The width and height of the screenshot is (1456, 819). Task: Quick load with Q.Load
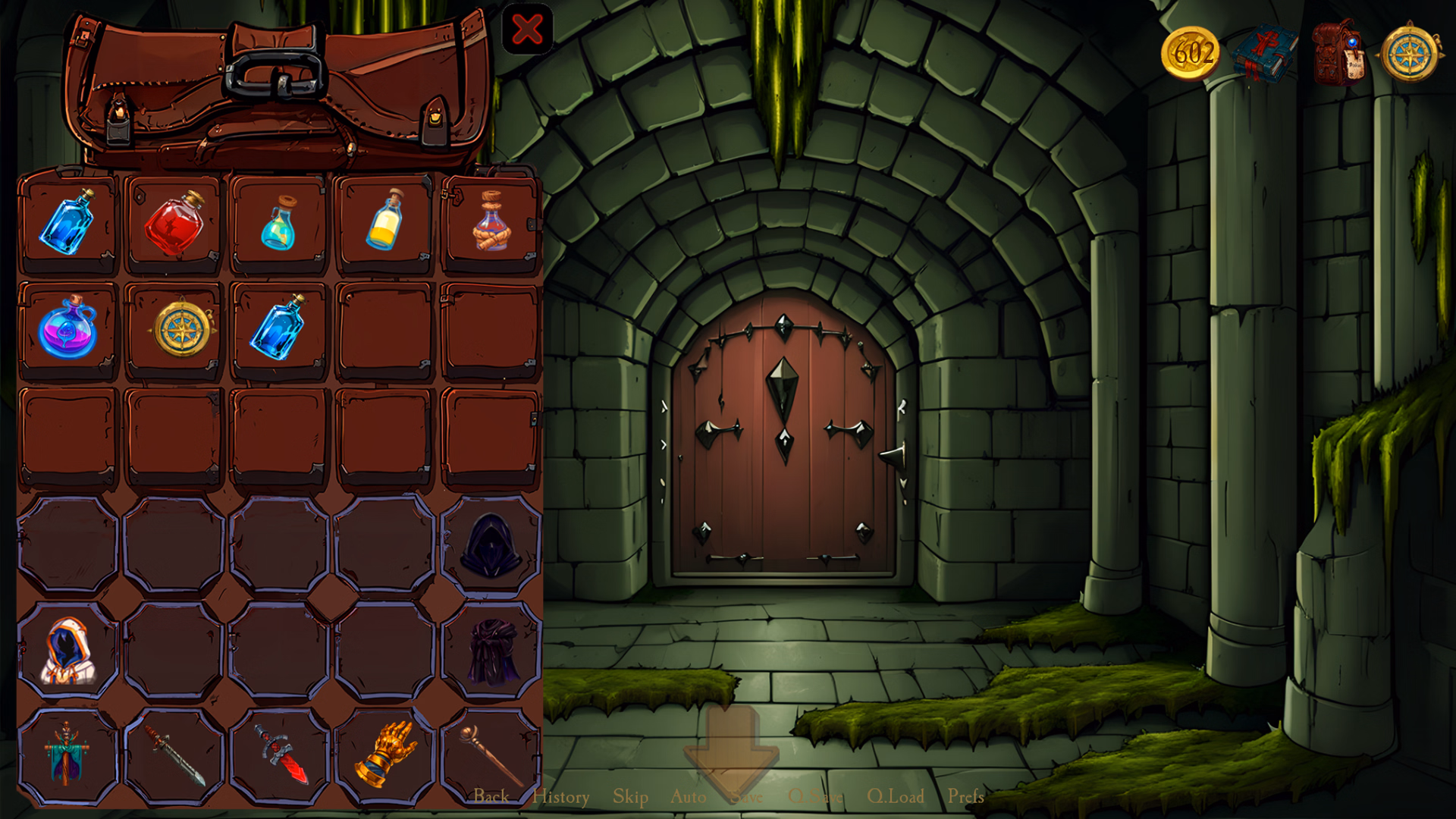(896, 797)
